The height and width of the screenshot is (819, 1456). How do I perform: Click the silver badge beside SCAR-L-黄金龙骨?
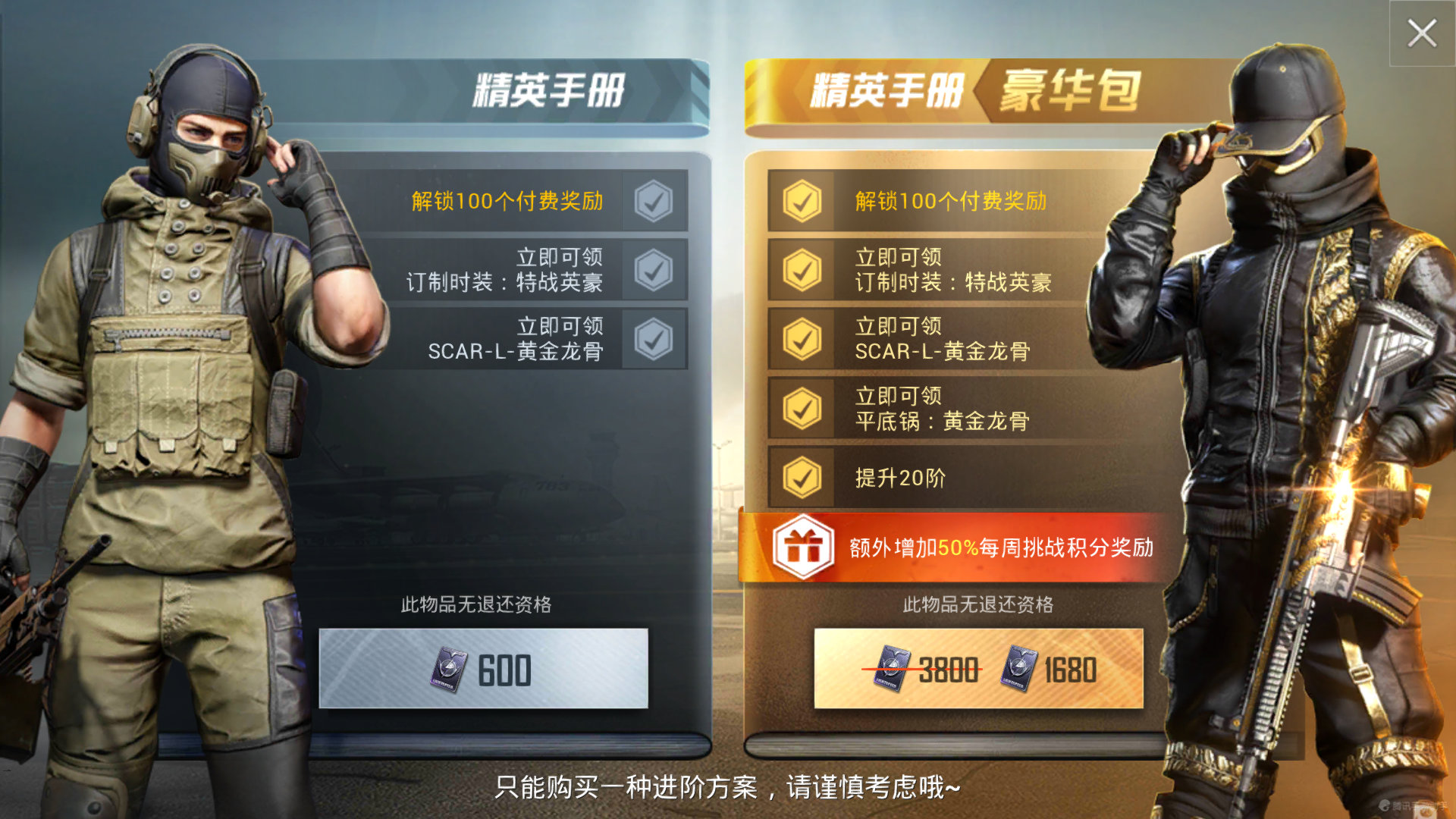pos(653,340)
